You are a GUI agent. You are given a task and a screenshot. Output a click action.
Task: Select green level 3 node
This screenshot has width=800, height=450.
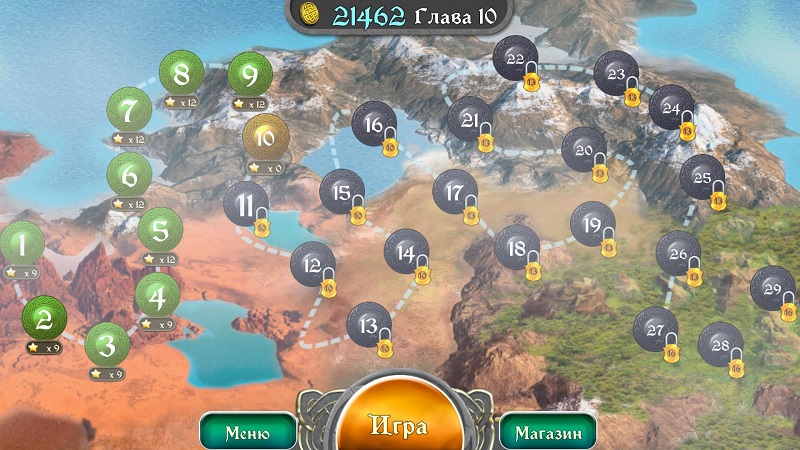point(106,345)
